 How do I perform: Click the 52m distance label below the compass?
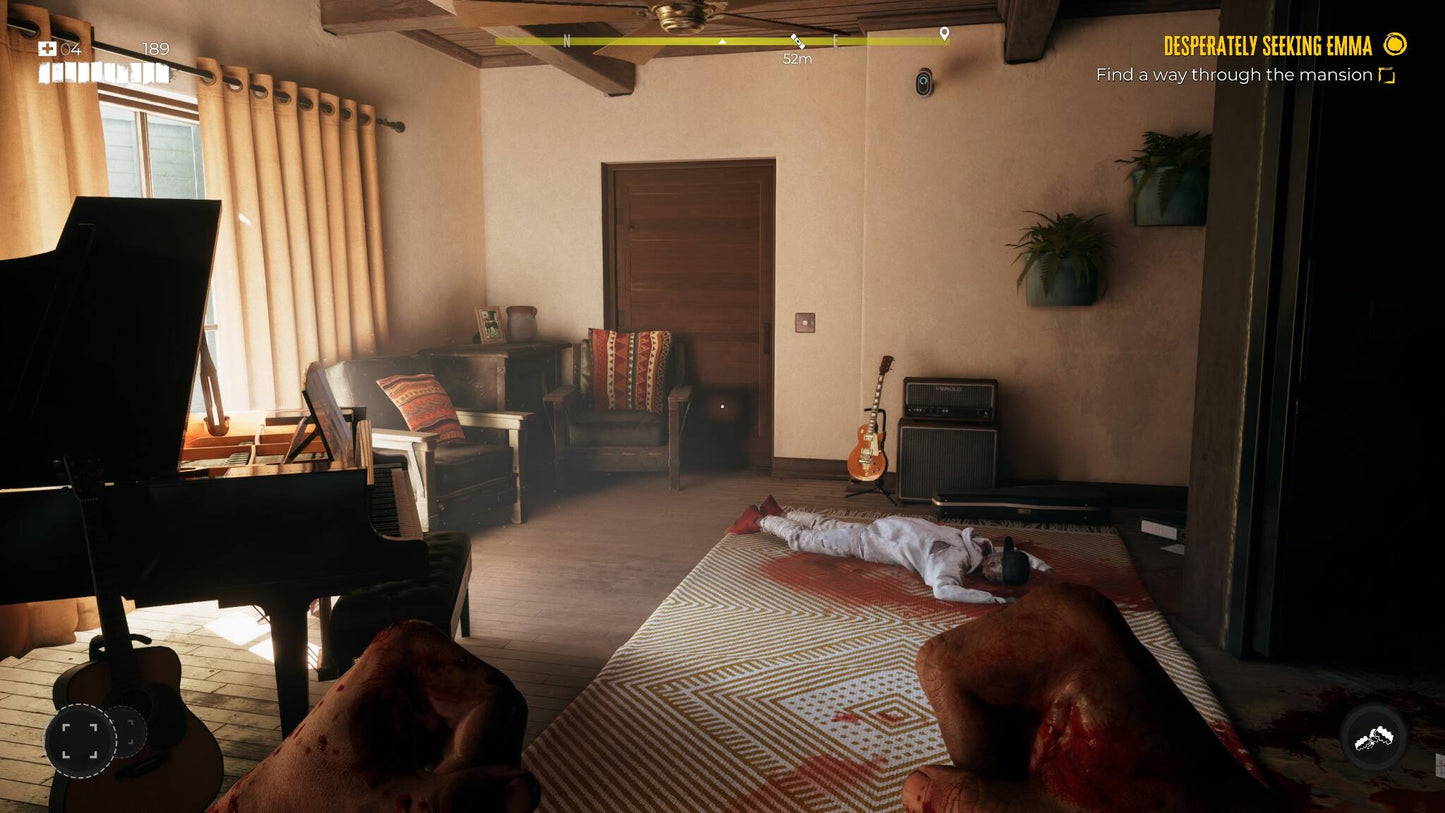point(797,58)
